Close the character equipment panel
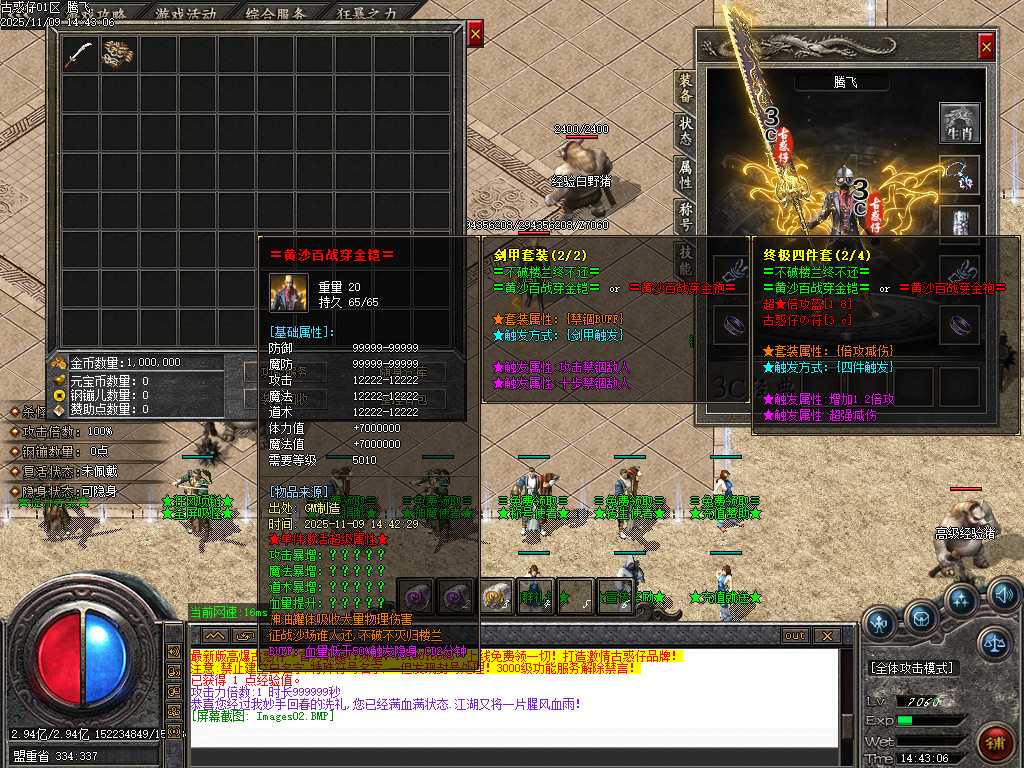The width and height of the screenshot is (1024, 768). tap(986, 45)
